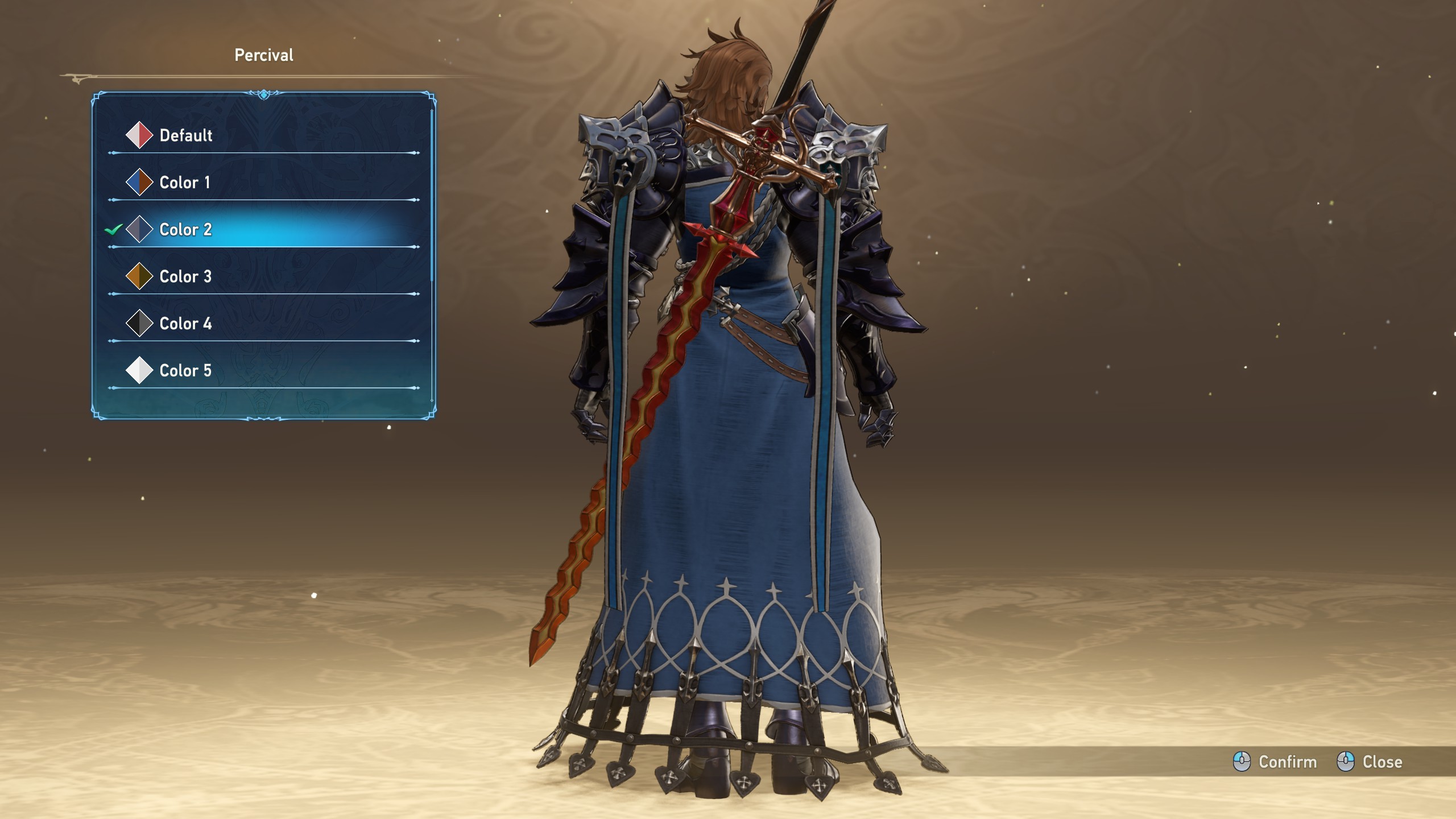Image resolution: width=1456 pixels, height=819 pixels.
Task: Apply the Color 4 palette
Action: click(x=185, y=324)
